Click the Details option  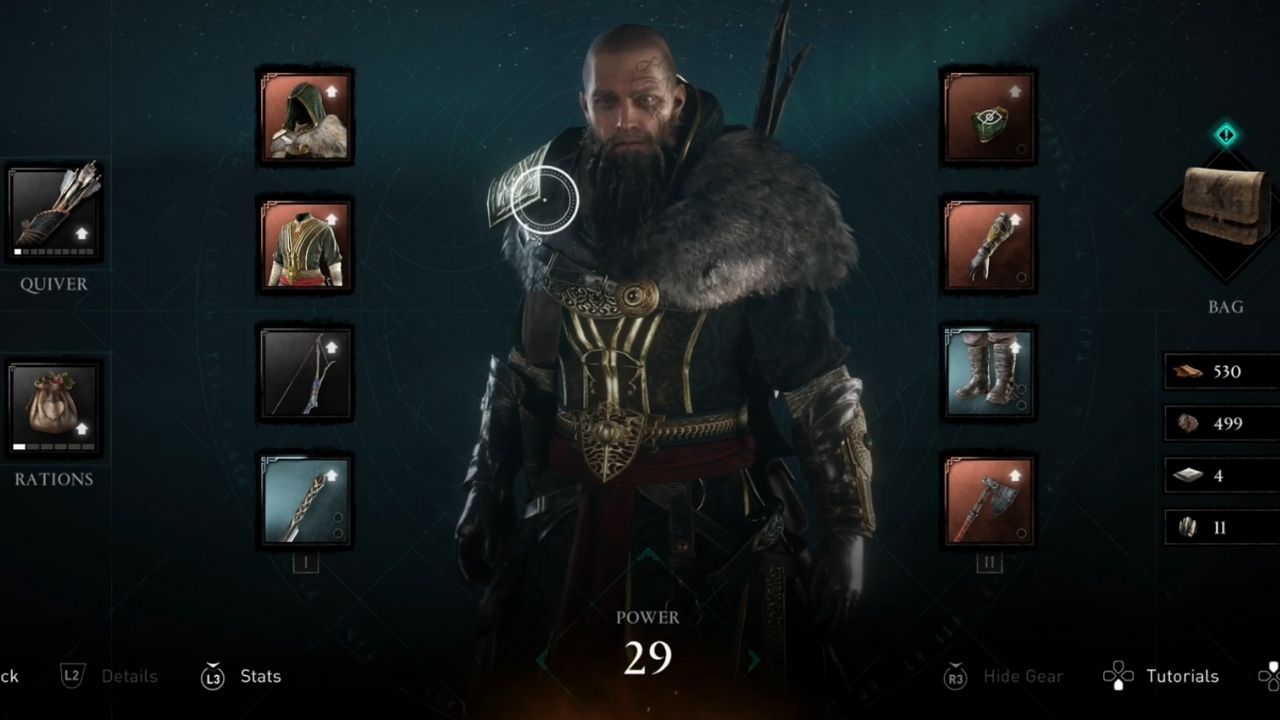coord(129,676)
